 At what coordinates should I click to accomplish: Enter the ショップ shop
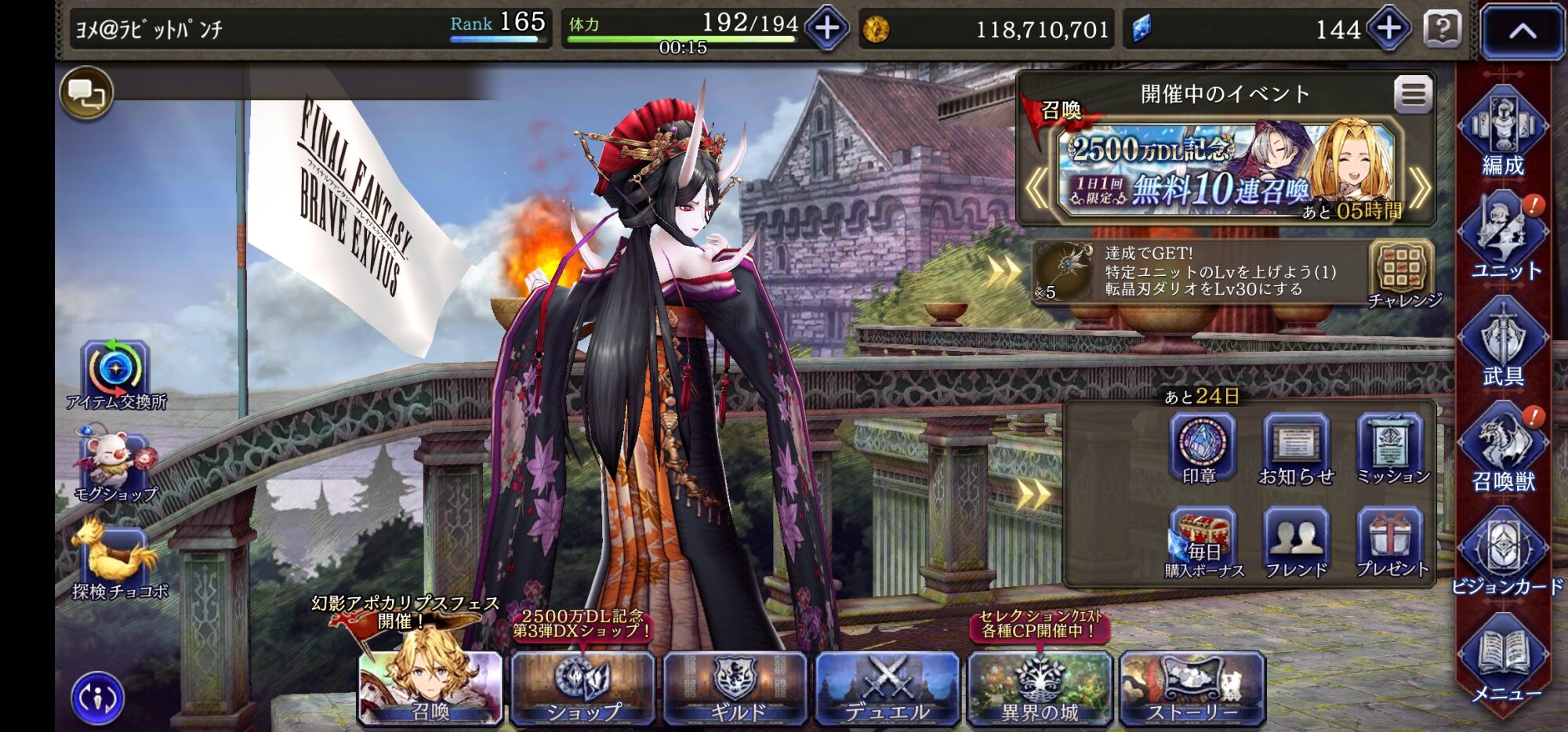coord(583,687)
